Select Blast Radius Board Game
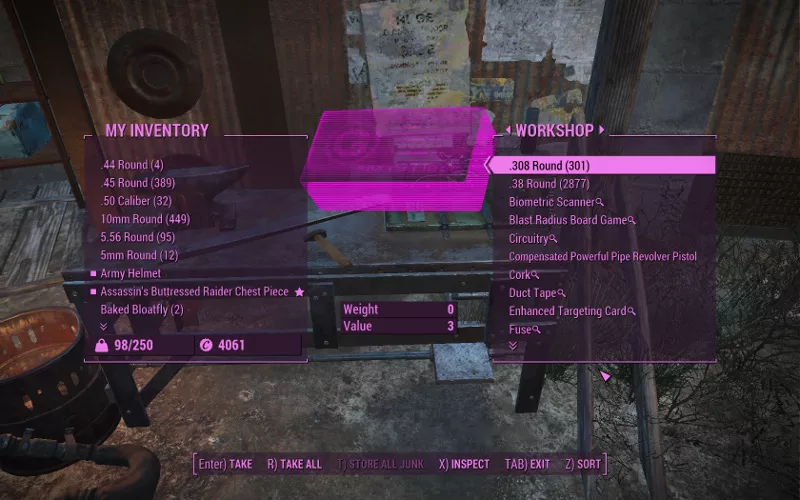The height and width of the screenshot is (500, 800). point(569,220)
